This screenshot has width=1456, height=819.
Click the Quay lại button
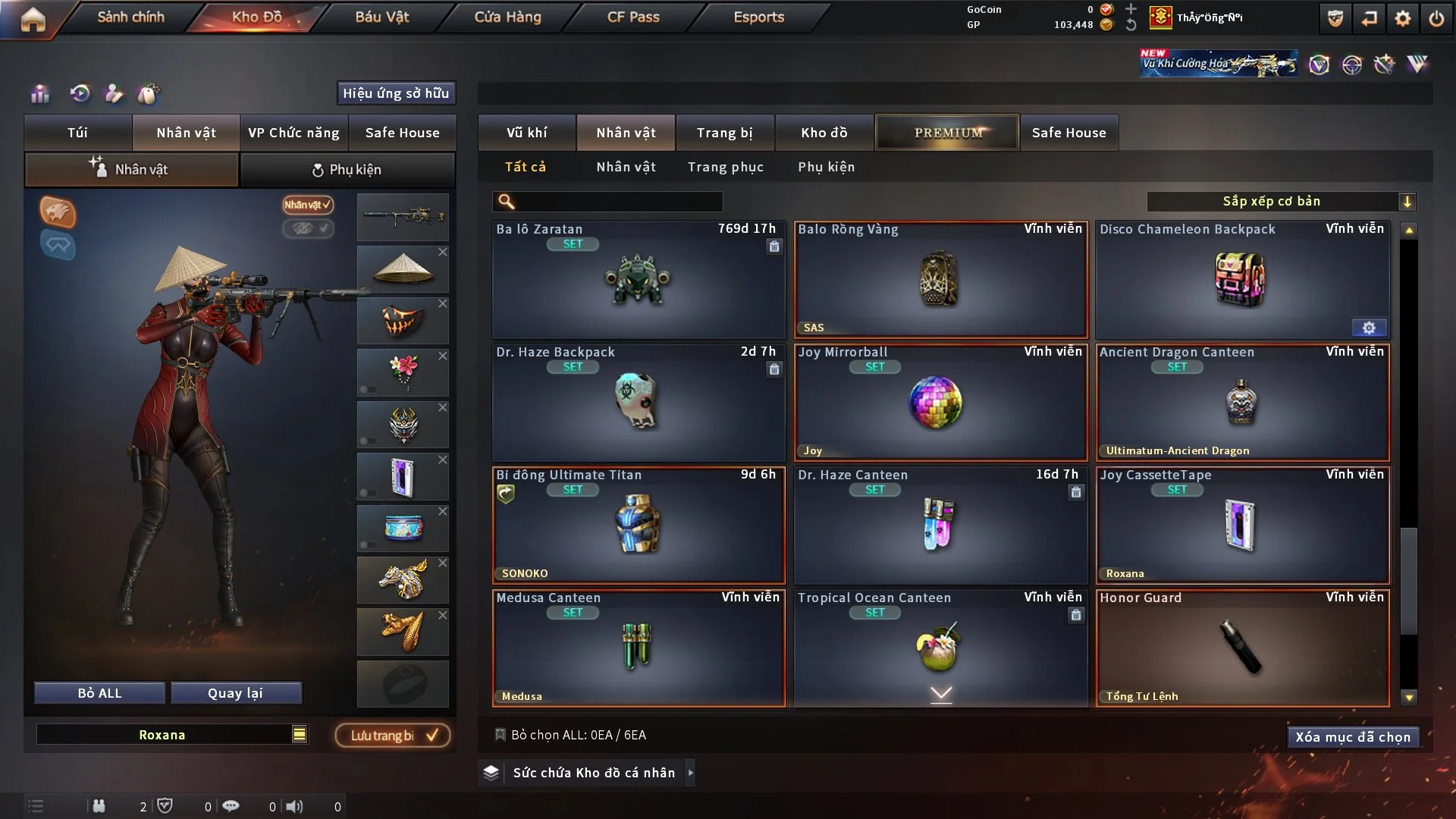coord(235,693)
